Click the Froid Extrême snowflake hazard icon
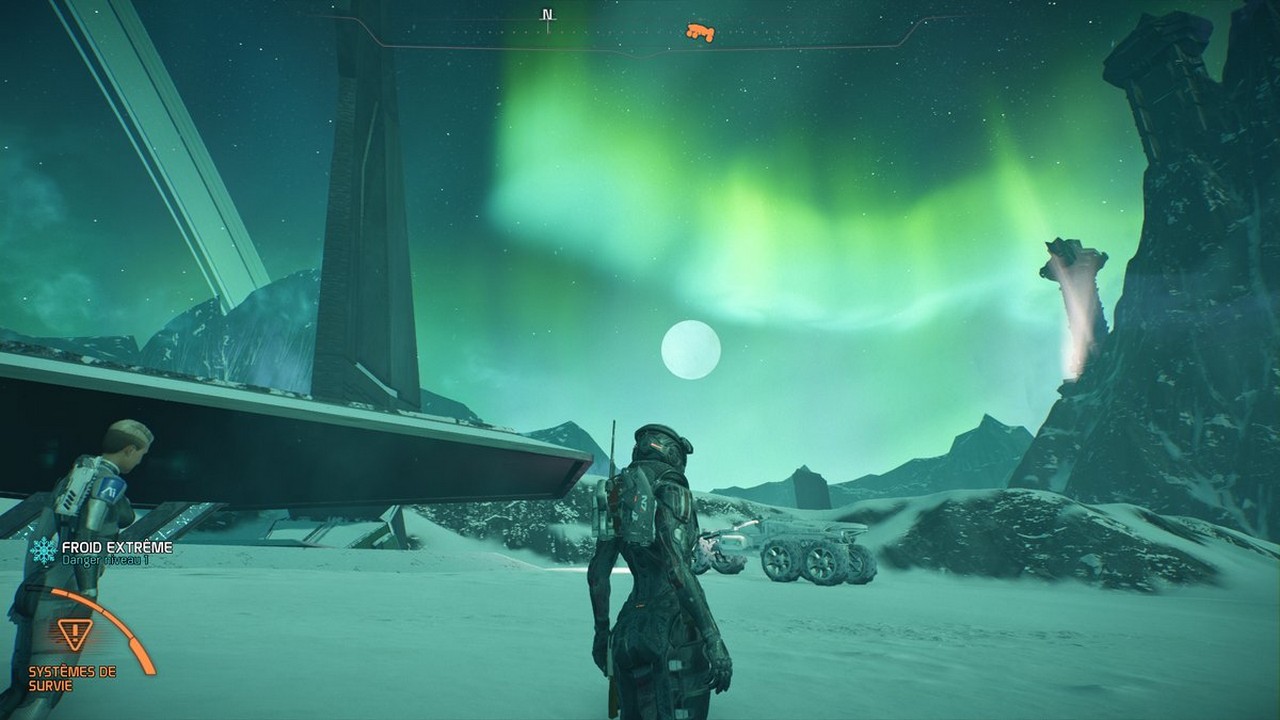The width and height of the screenshot is (1280, 720). [x=43, y=551]
